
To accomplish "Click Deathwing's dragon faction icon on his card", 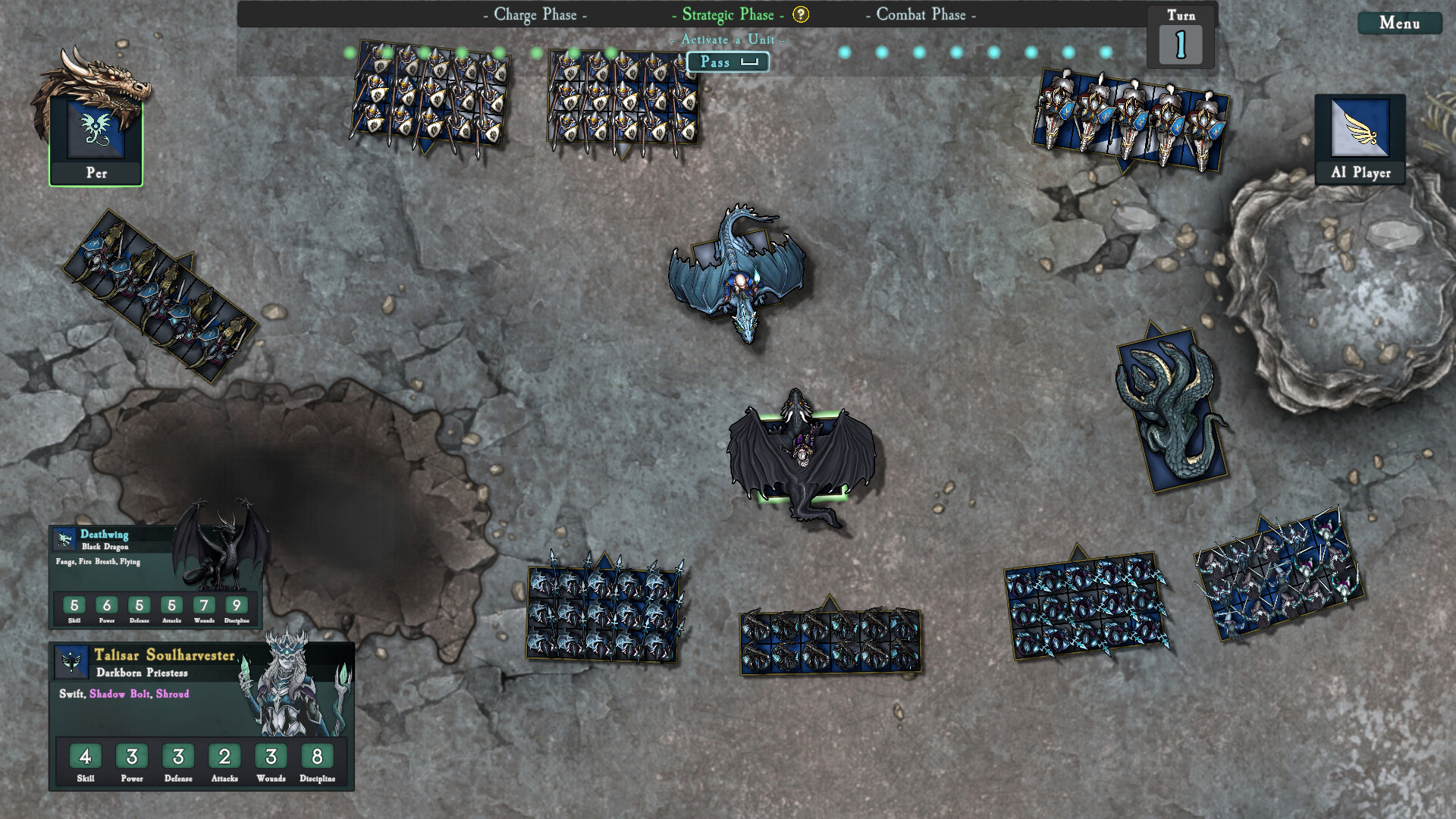I will pyautogui.click(x=64, y=539).
